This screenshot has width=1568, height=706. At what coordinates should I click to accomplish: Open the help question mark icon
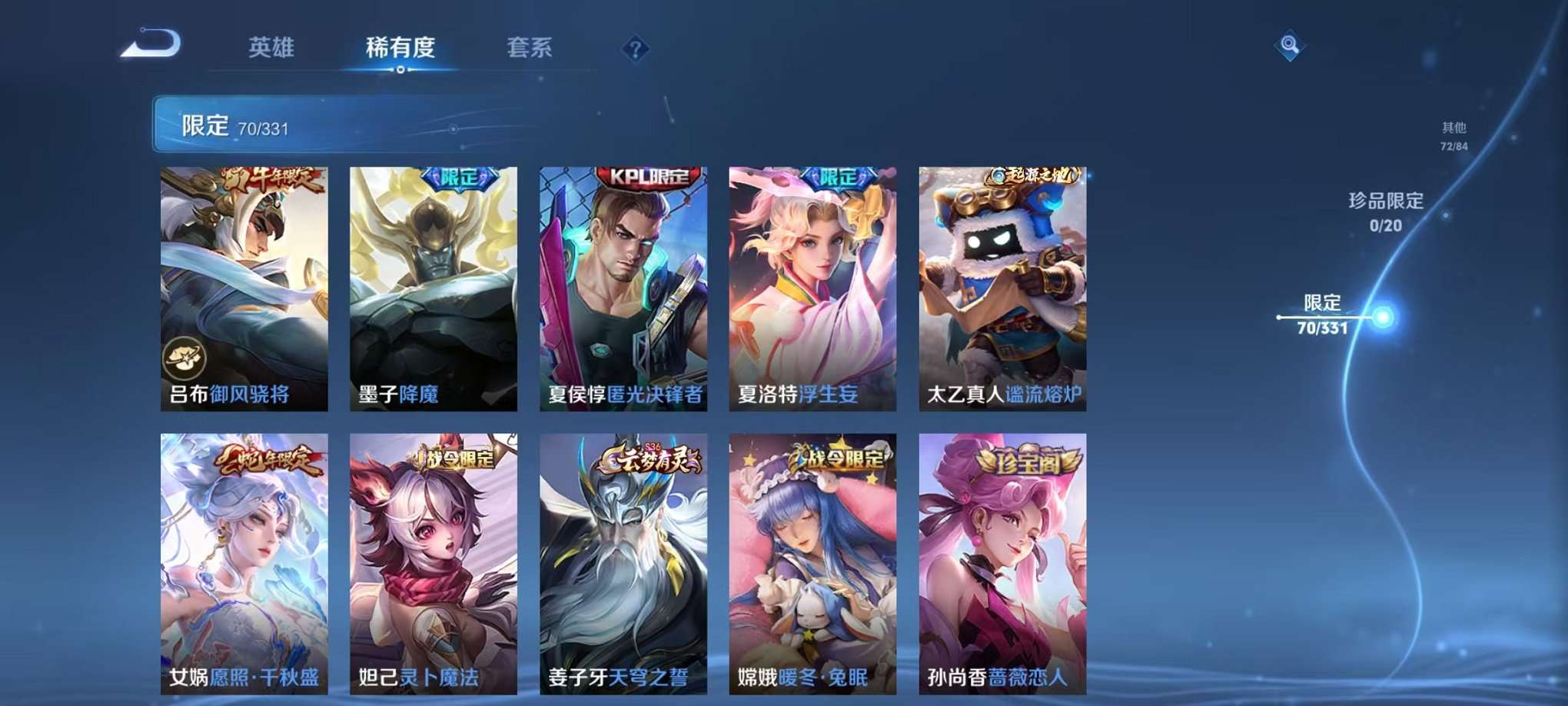point(635,49)
